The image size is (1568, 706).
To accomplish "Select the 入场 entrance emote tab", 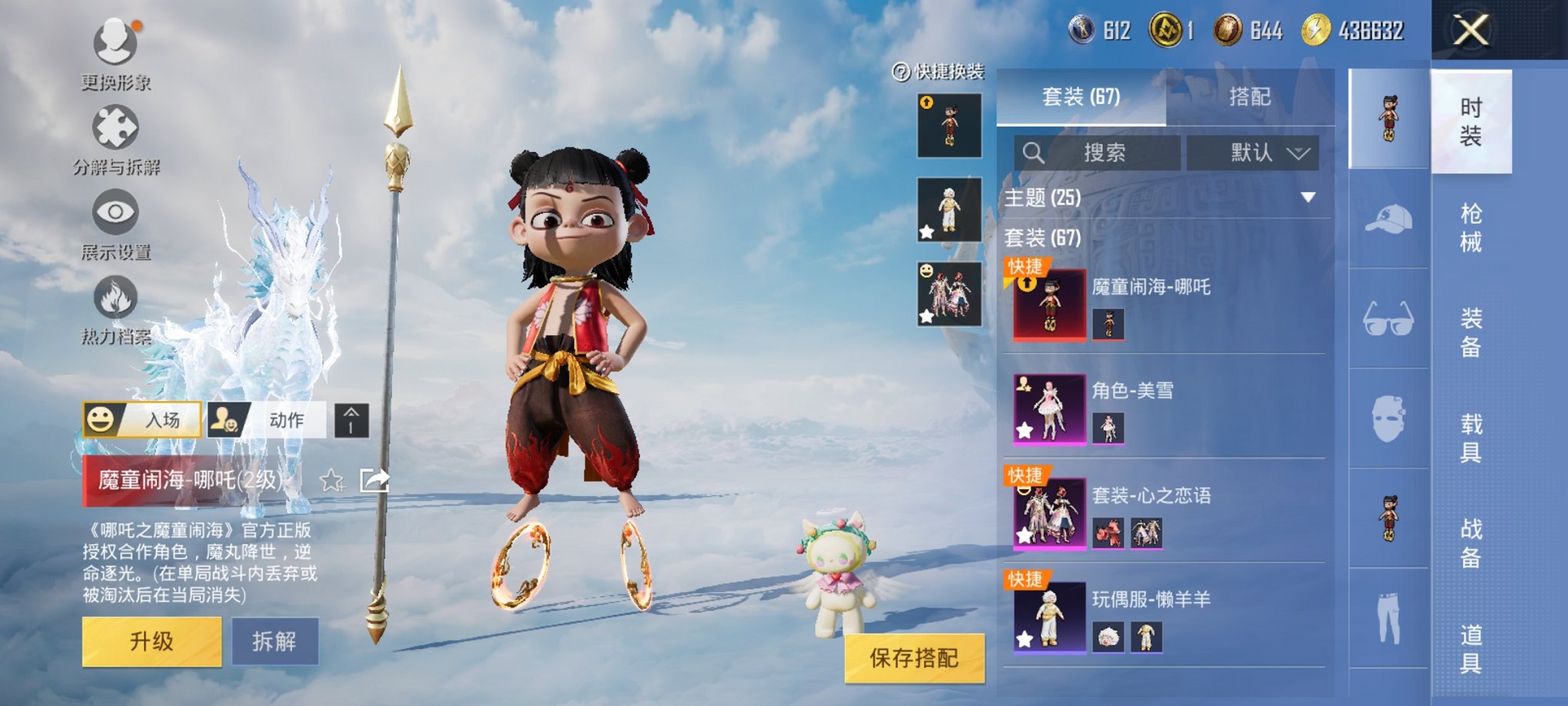I will tap(142, 420).
